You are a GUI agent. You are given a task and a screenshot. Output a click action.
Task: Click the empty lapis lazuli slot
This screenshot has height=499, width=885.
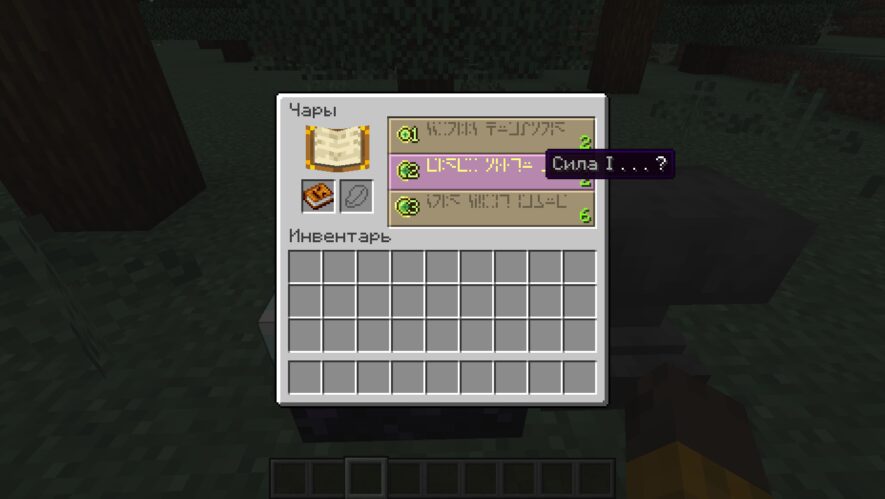click(x=356, y=197)
